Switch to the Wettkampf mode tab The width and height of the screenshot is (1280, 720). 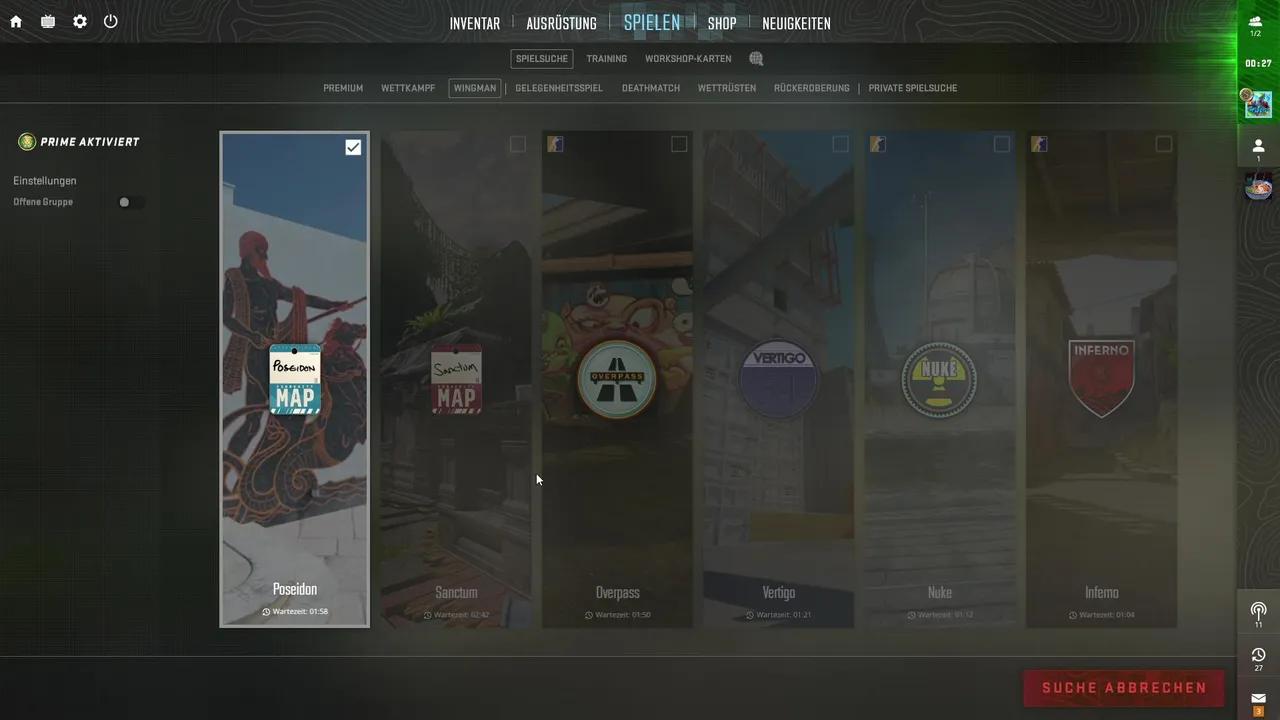click(408, 88)
